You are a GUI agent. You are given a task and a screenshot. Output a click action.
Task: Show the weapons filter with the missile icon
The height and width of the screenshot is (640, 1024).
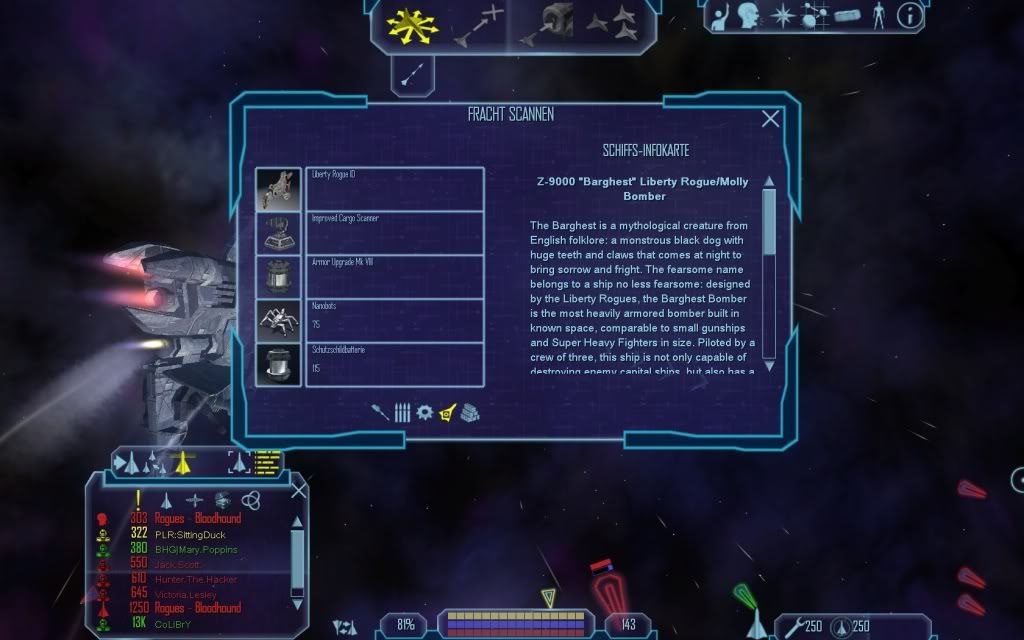tap(381, 412)
